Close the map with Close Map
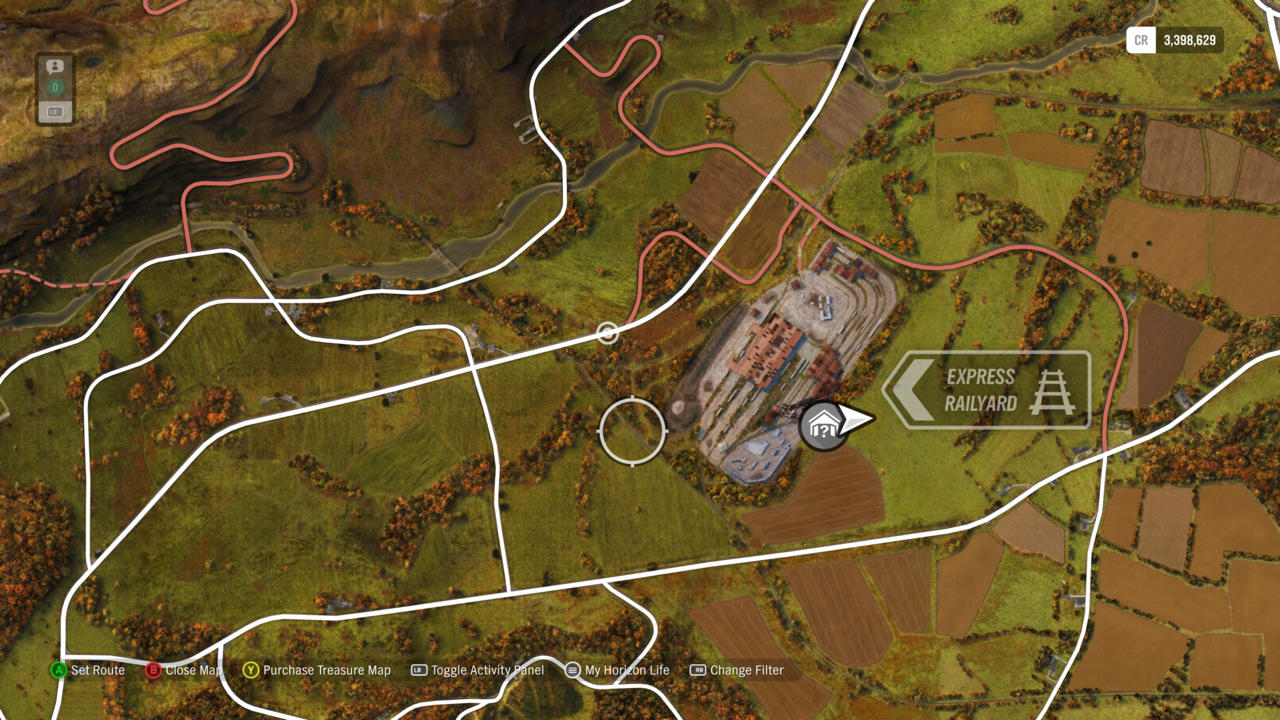 tap(185, 670)
